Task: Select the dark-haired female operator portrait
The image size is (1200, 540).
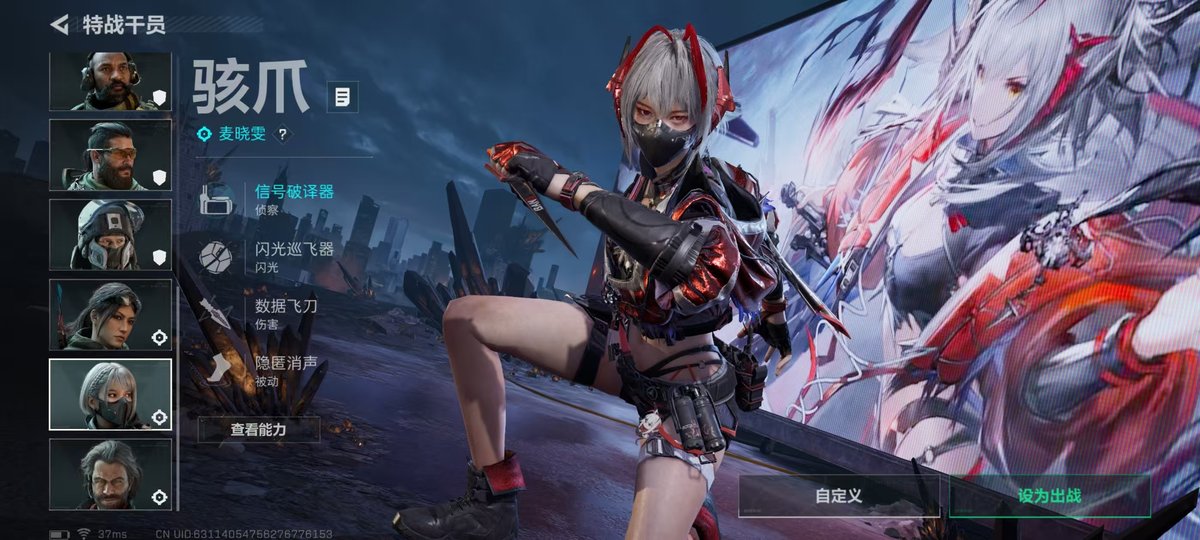Action: point(110,315)
